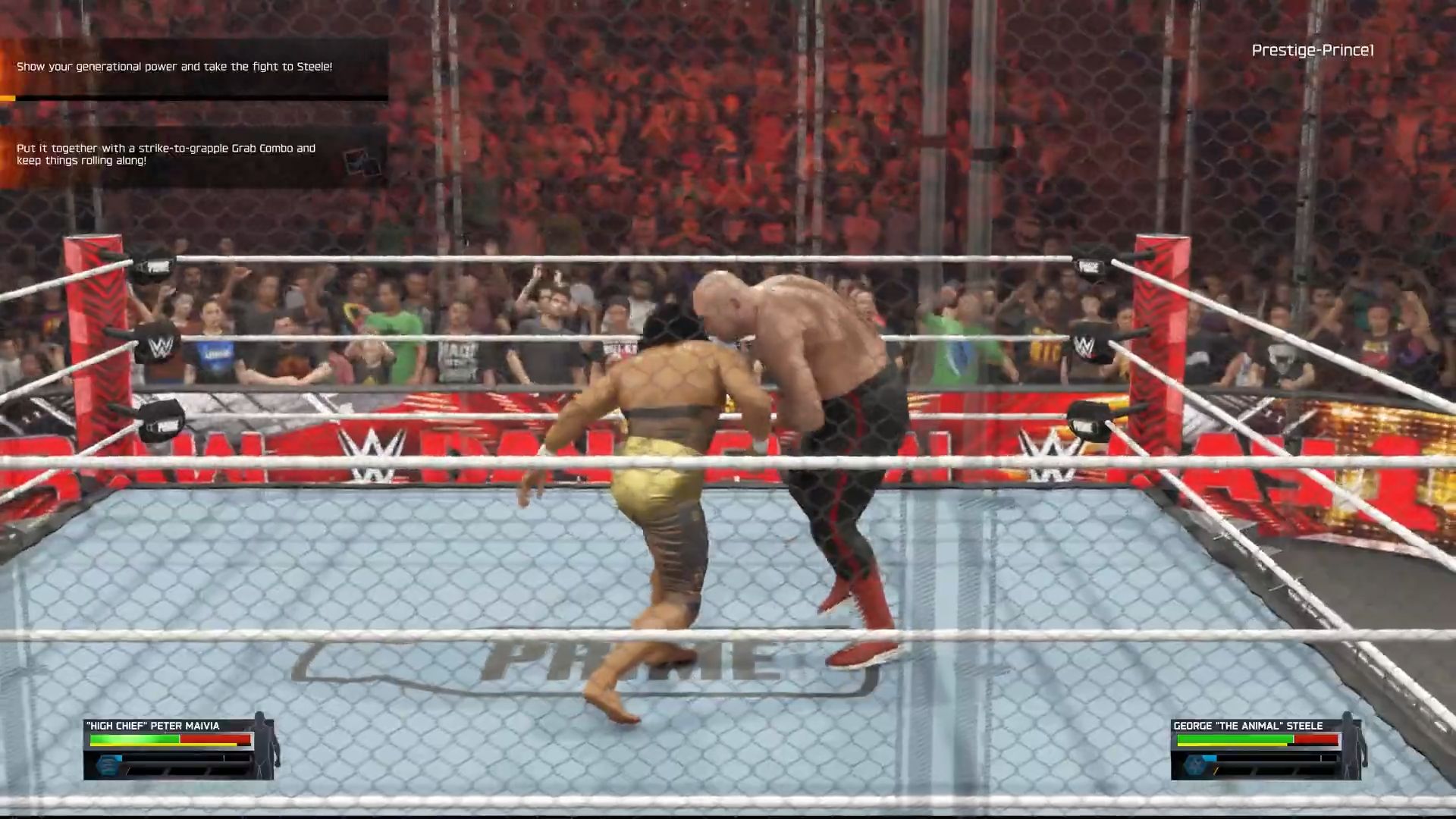Select the "High Chief" Peter Maivia nameplate
This screenshot has height=819, width=1456.
[152, 726]
